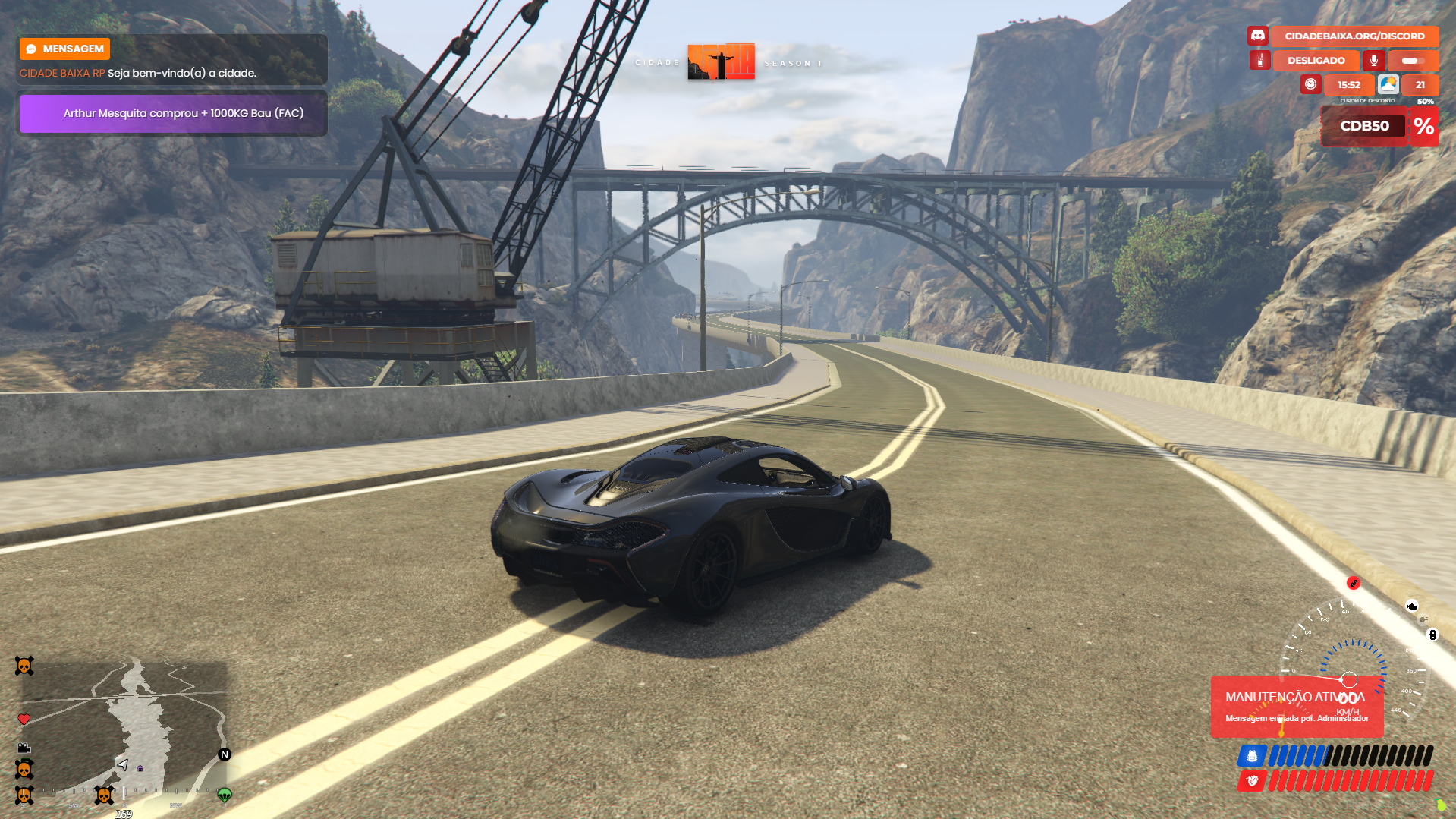Select the DESLIGADO radio status button
1456x819 pixels.
point(1316,60)
